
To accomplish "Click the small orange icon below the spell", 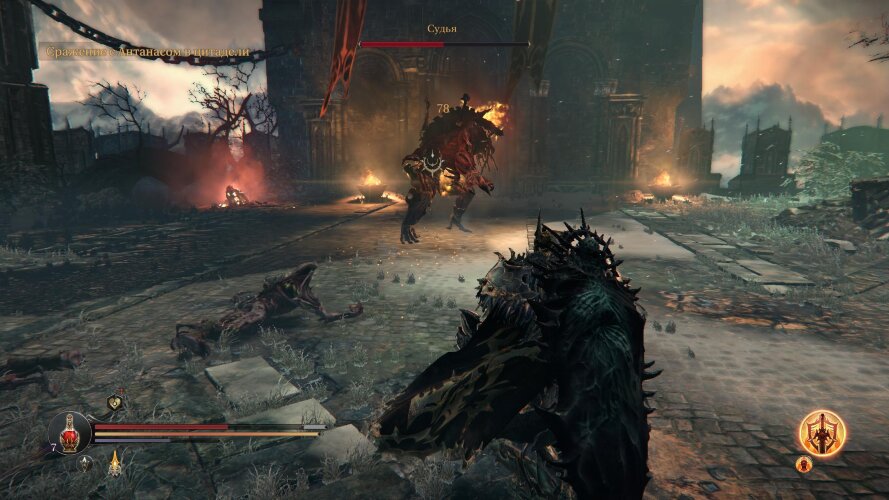I will tap(803, 464).
